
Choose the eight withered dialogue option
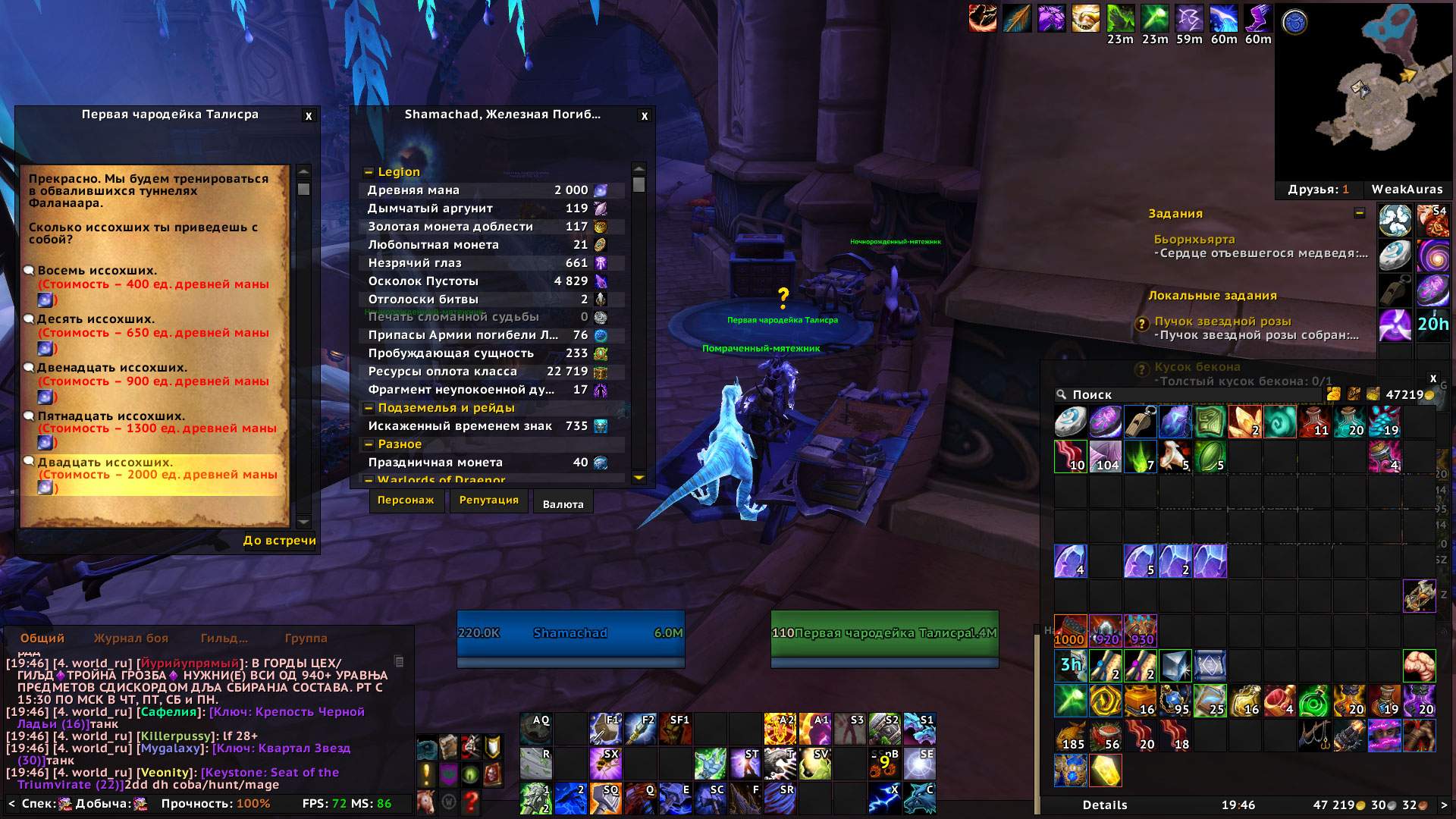pyautogui.click(x=97, y=271)
